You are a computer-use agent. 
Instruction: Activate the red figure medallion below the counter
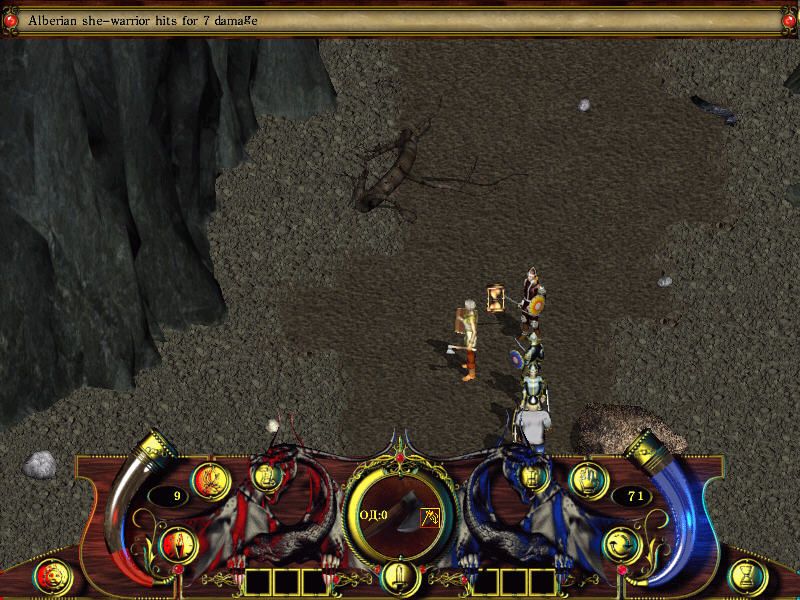pyautogui.click(x=177, y=545)
